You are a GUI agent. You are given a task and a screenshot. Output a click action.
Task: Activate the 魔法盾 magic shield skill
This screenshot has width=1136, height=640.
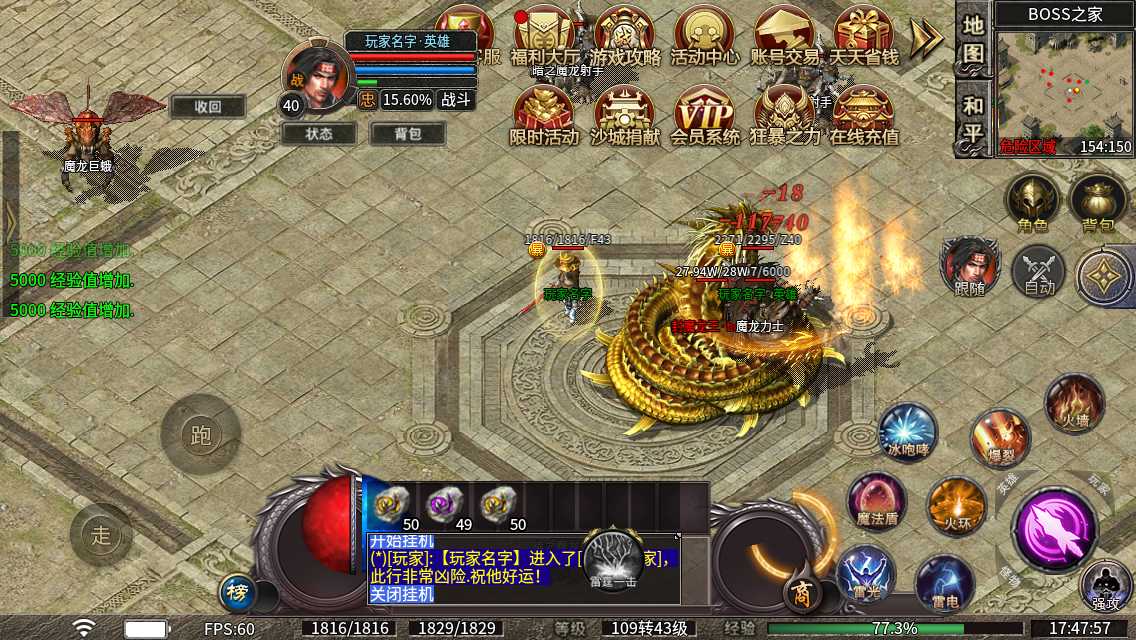(876, 501)
